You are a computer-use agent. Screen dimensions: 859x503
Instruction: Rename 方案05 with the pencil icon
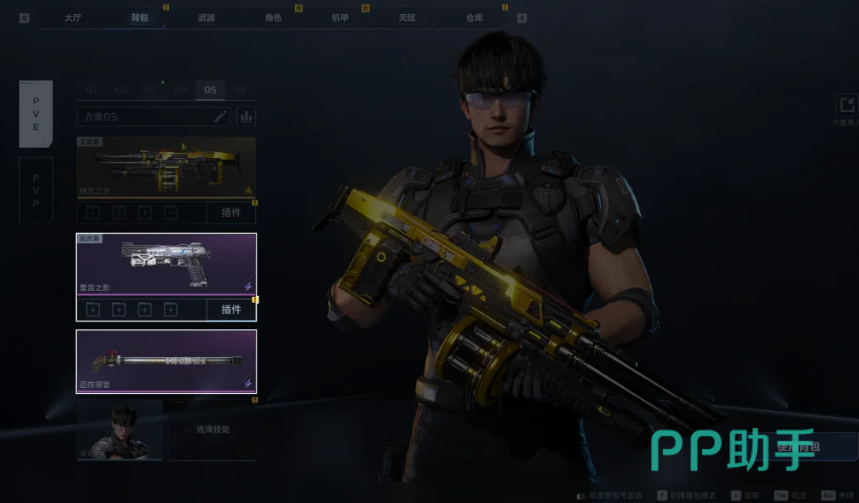click(x=221, y=117)
